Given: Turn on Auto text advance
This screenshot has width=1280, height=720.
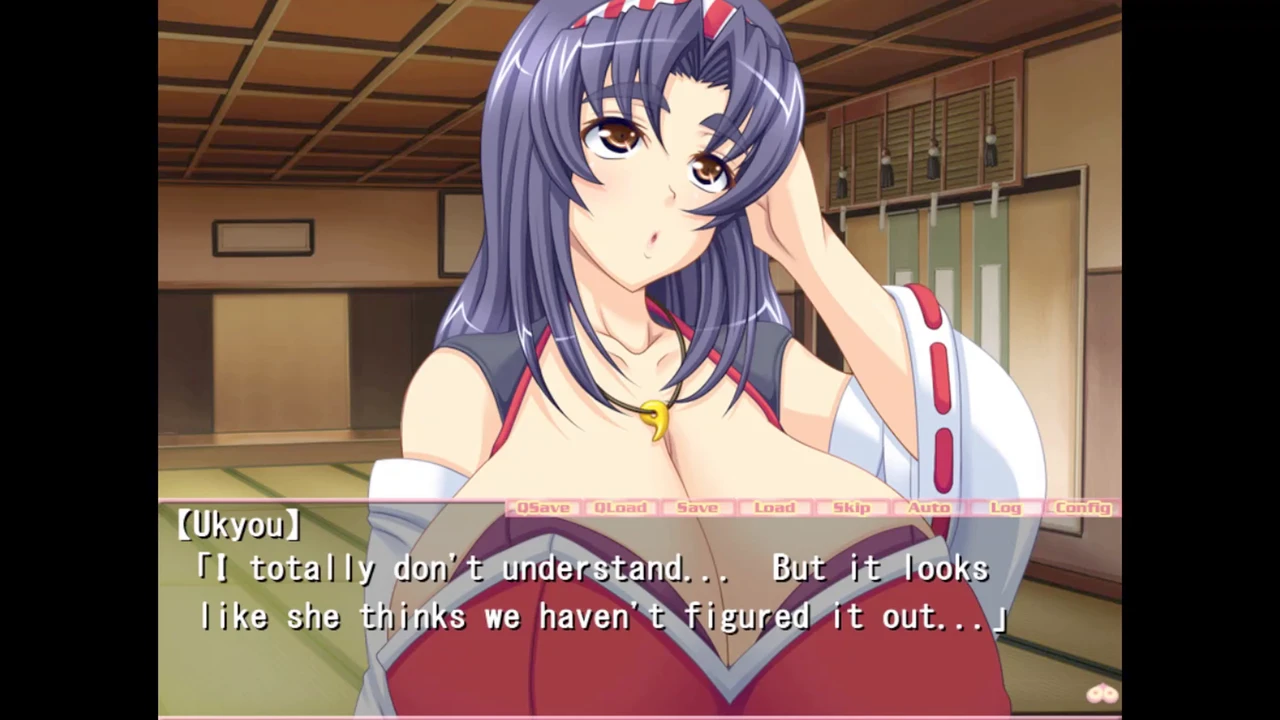Looking at the screenshot, I should point(928,508).
